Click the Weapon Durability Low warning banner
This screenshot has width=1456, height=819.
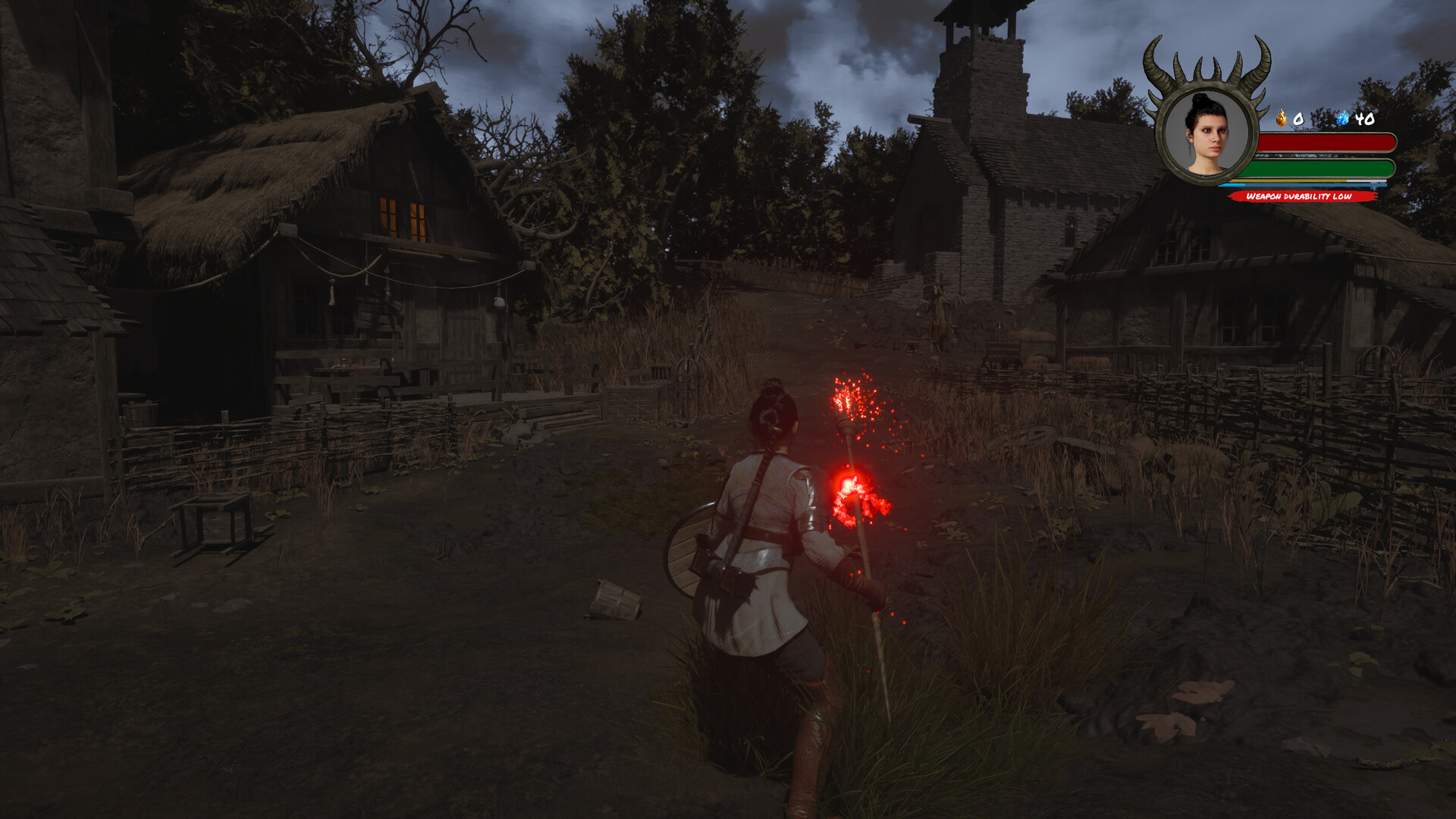[x=1300, y=196]
